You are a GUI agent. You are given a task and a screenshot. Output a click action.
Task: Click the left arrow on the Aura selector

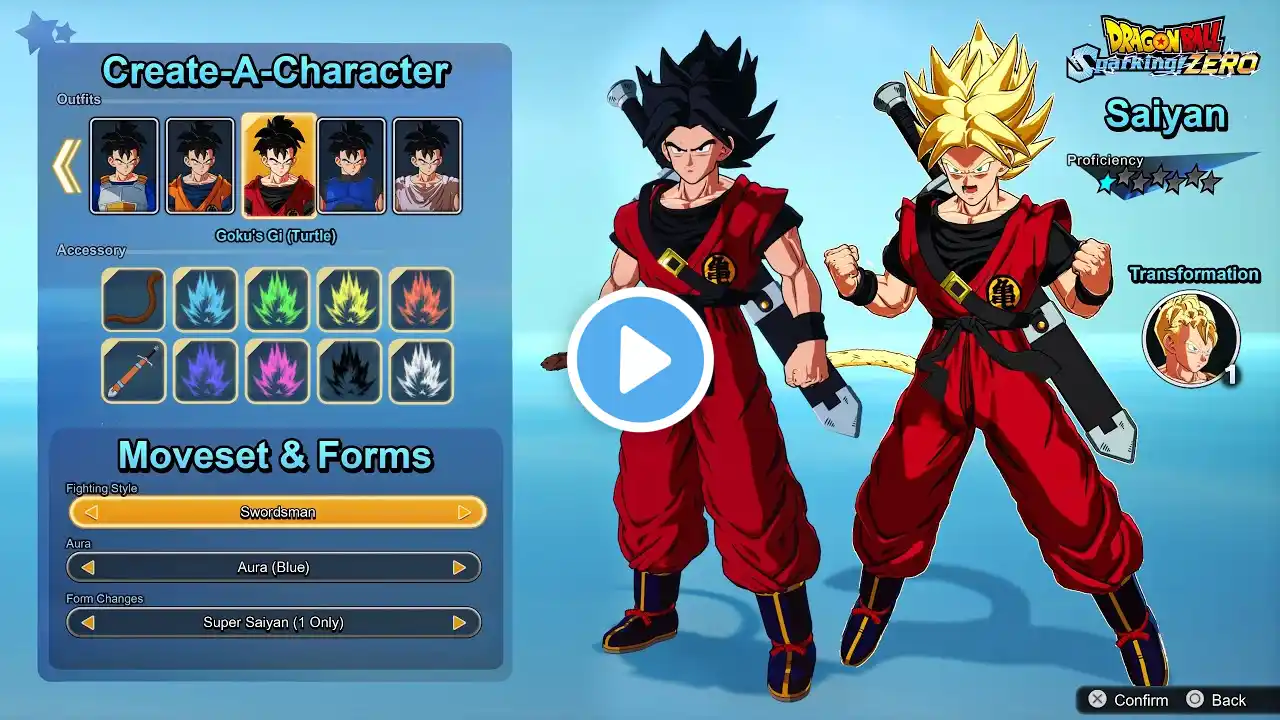88,567
